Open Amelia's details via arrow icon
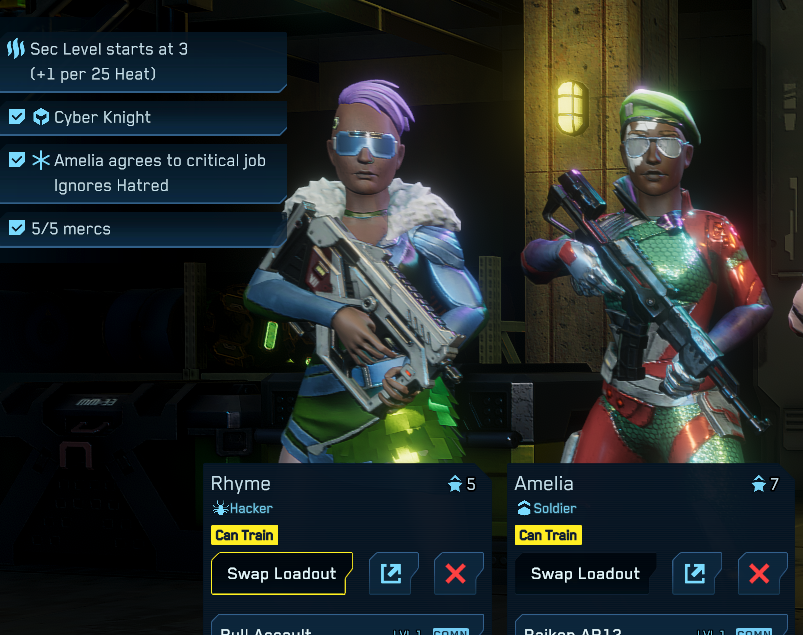 pos(698,574)
